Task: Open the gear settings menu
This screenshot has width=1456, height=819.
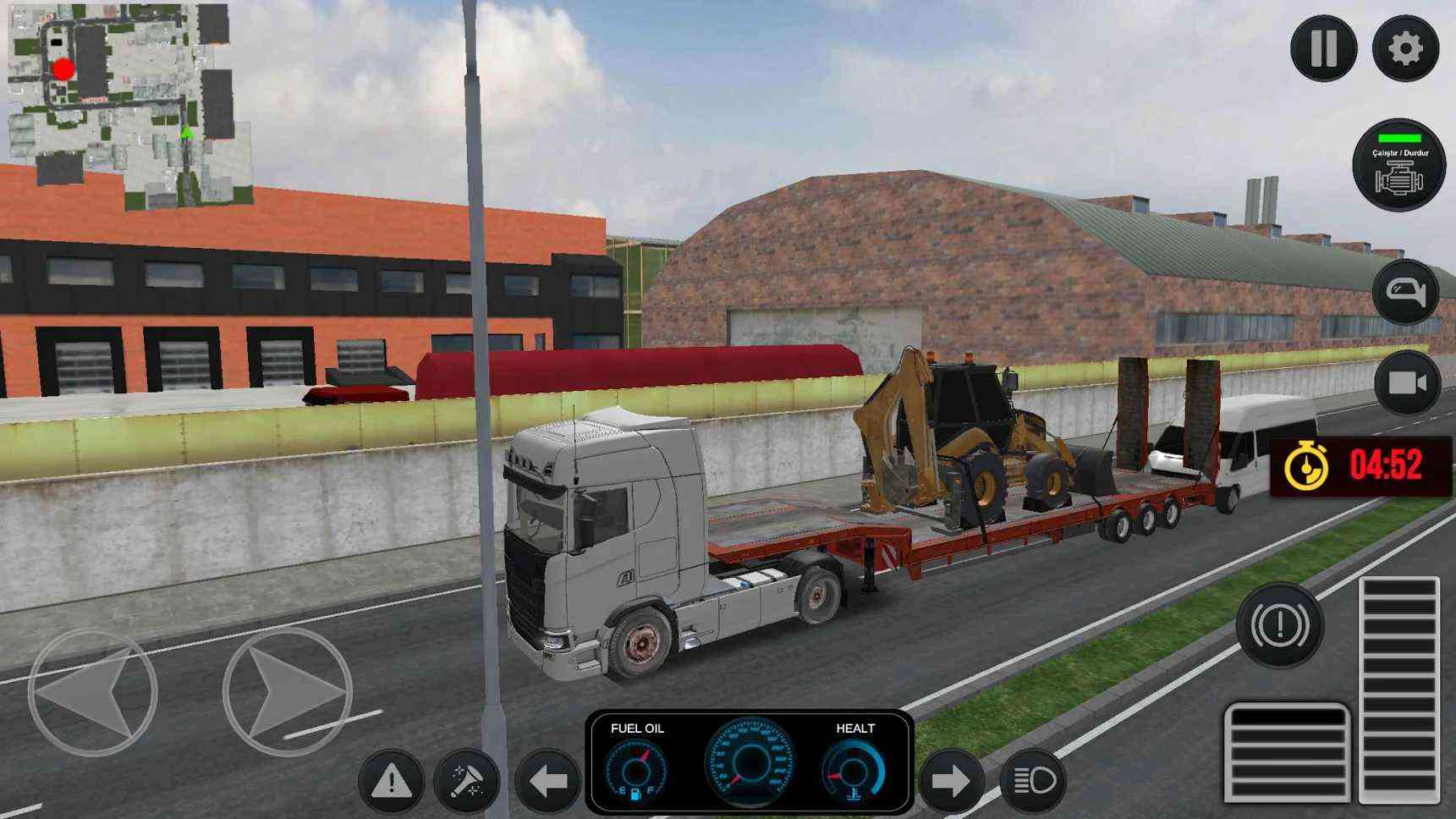Action: (1405, 49)
